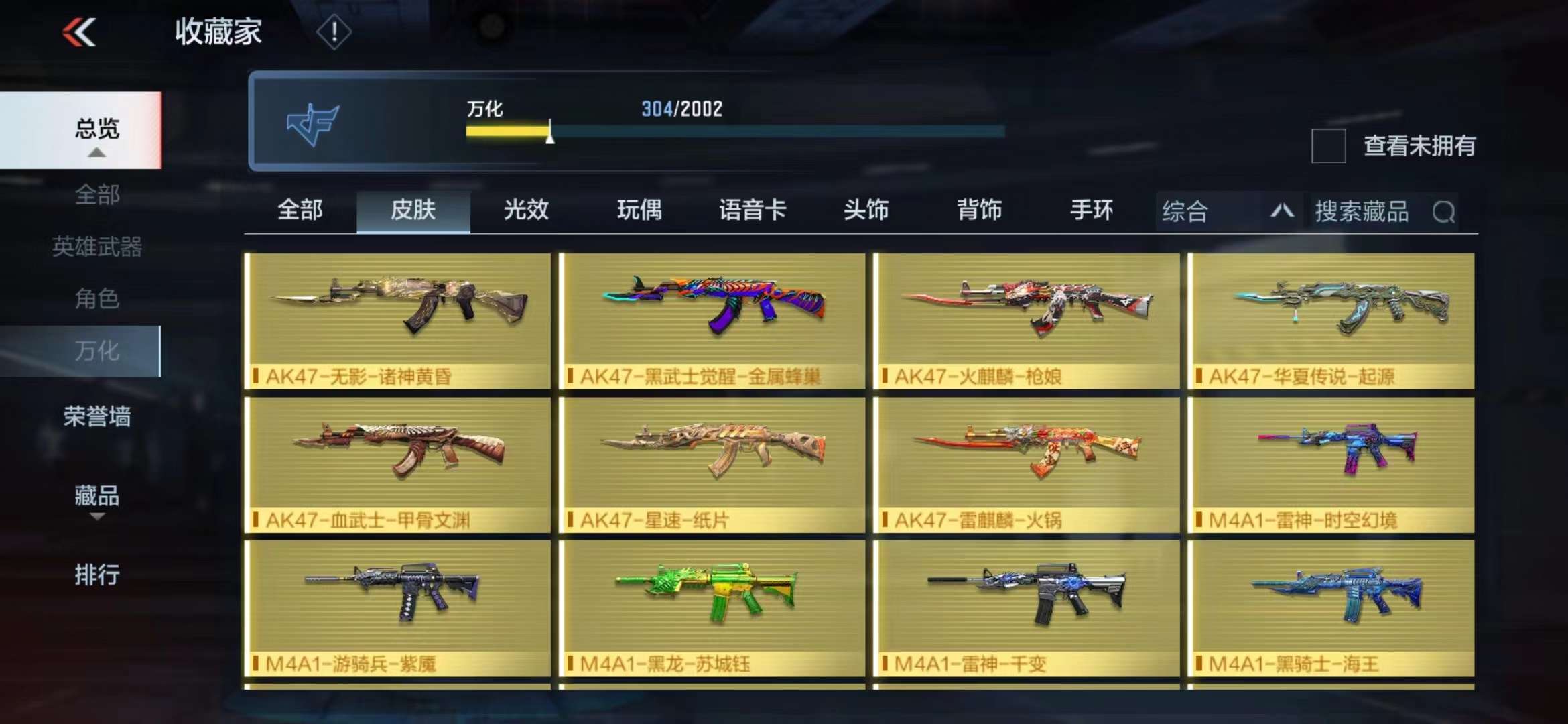Switch to the 光效 tab
The height and width of the screenshot is (724, 1568).
click(x=526, y=210)
